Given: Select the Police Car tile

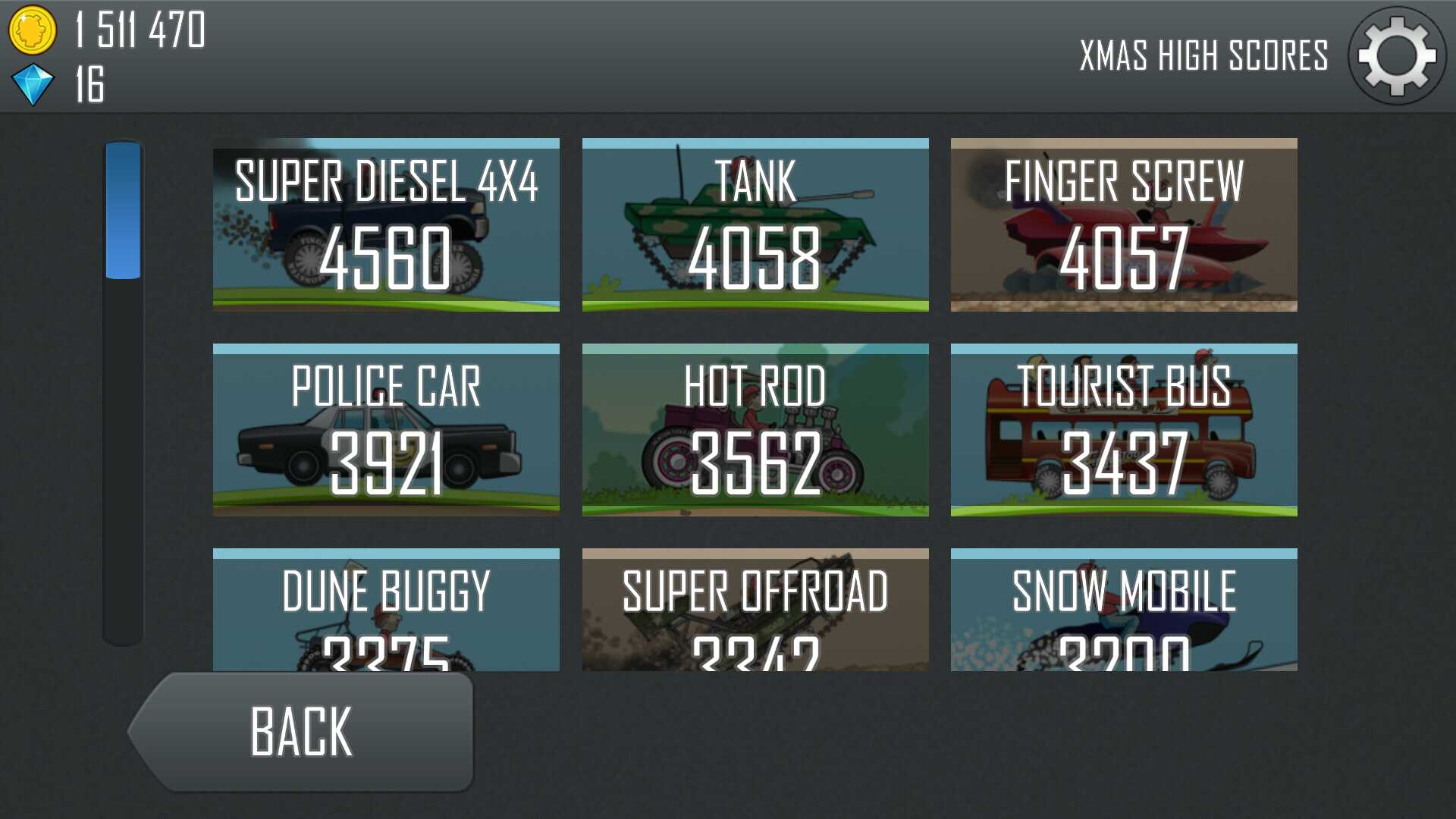Looking at the screenshot, I should tap(386, 430).
